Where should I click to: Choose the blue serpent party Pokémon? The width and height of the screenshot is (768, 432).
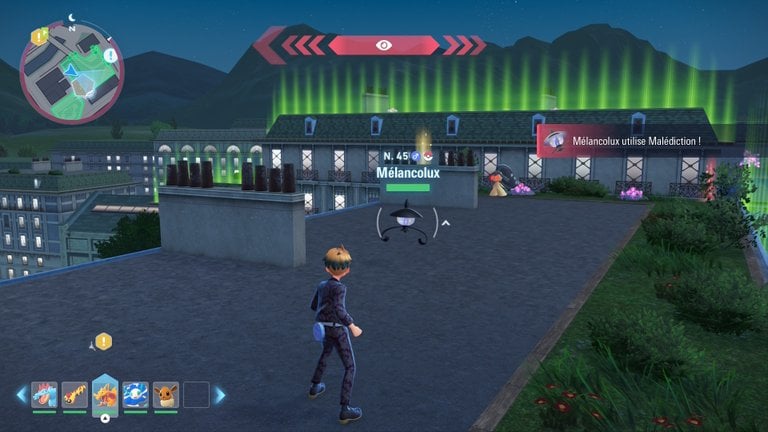(x=44, y=394)
